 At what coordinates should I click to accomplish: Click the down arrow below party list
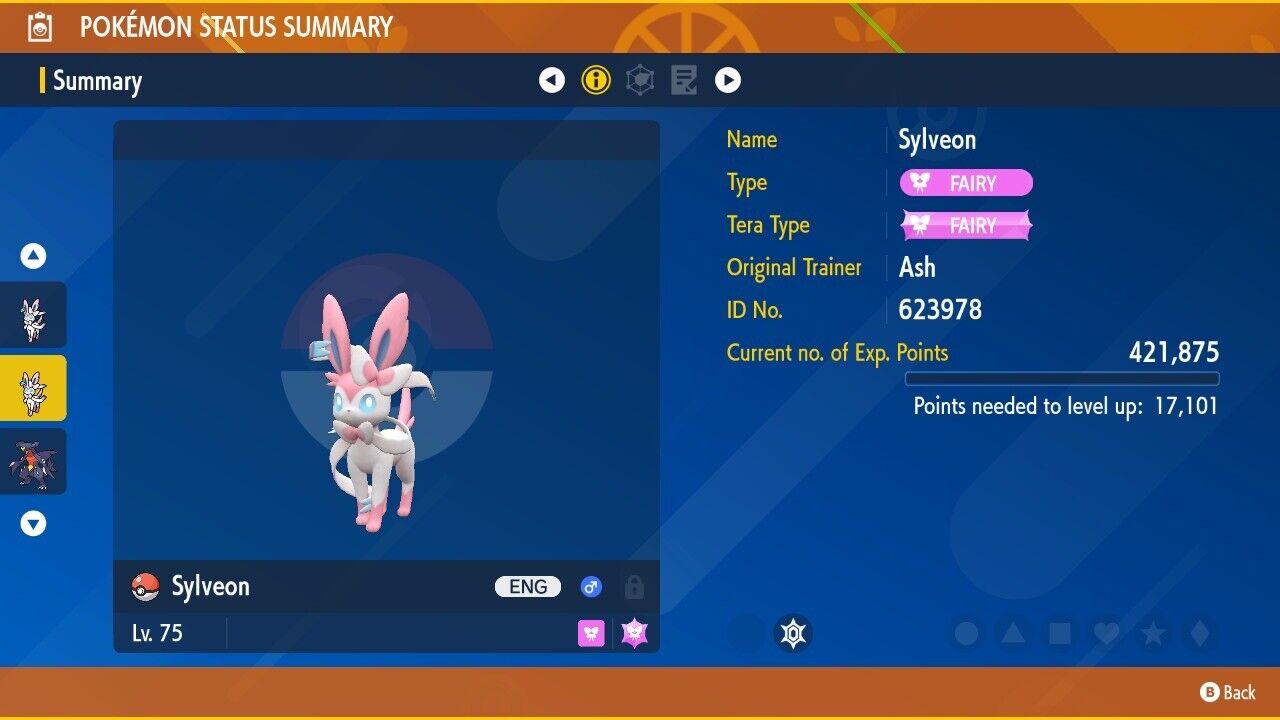[33, 523]
